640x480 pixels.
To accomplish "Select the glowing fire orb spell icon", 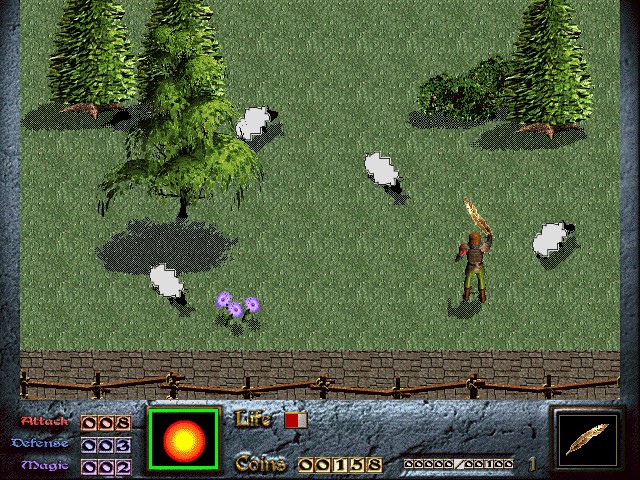I will [x=183, y=439].
